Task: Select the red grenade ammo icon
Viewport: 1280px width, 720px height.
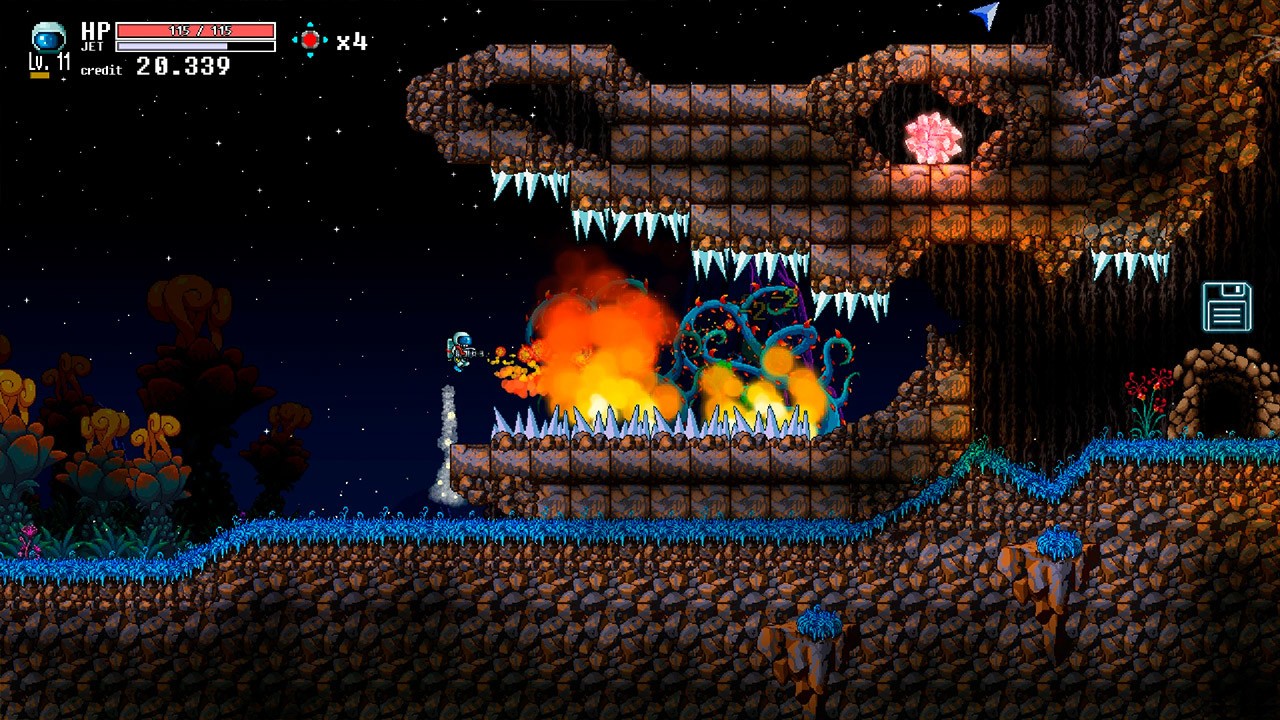Action: tap(312, 39)
